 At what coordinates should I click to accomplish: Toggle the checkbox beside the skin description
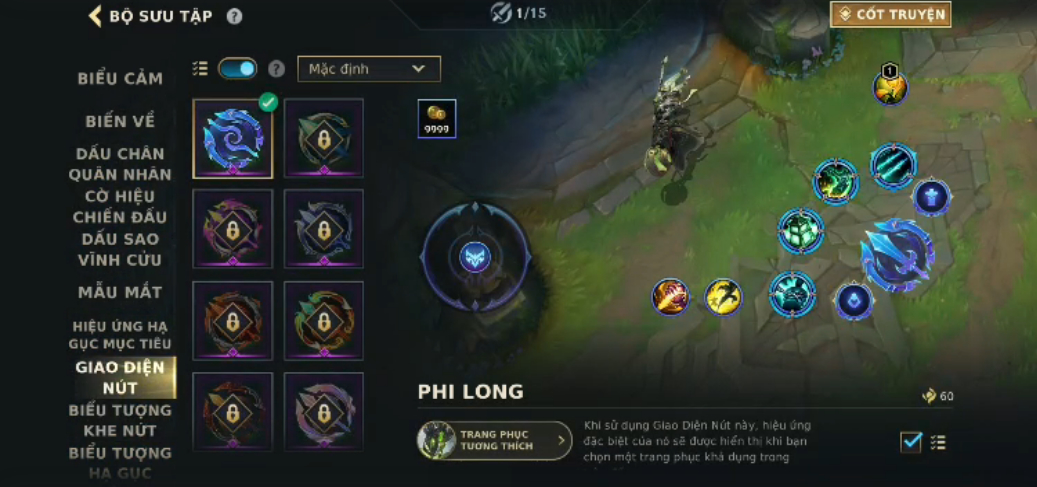(911, 442)
